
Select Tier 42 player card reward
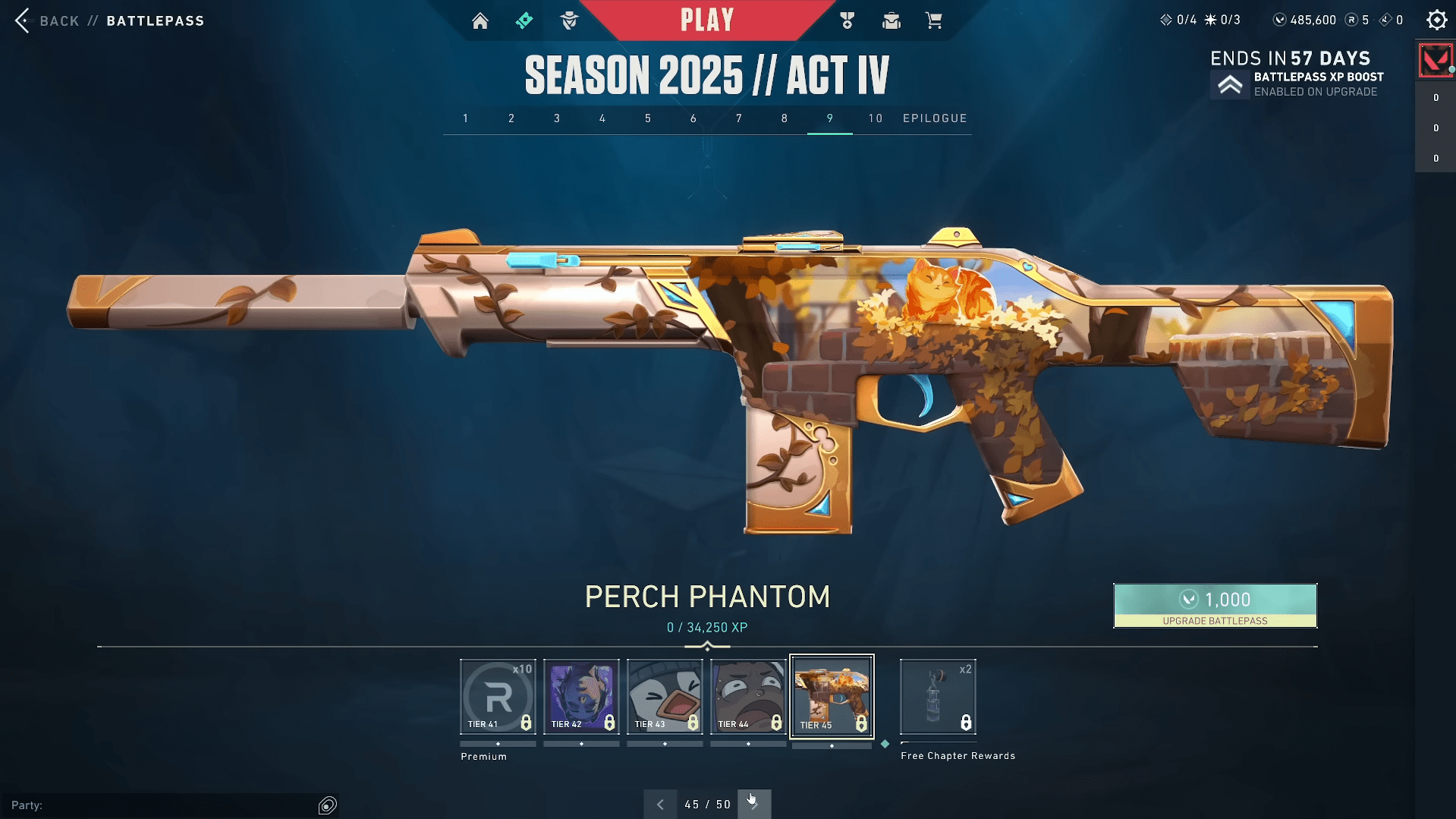coord(581,697)
